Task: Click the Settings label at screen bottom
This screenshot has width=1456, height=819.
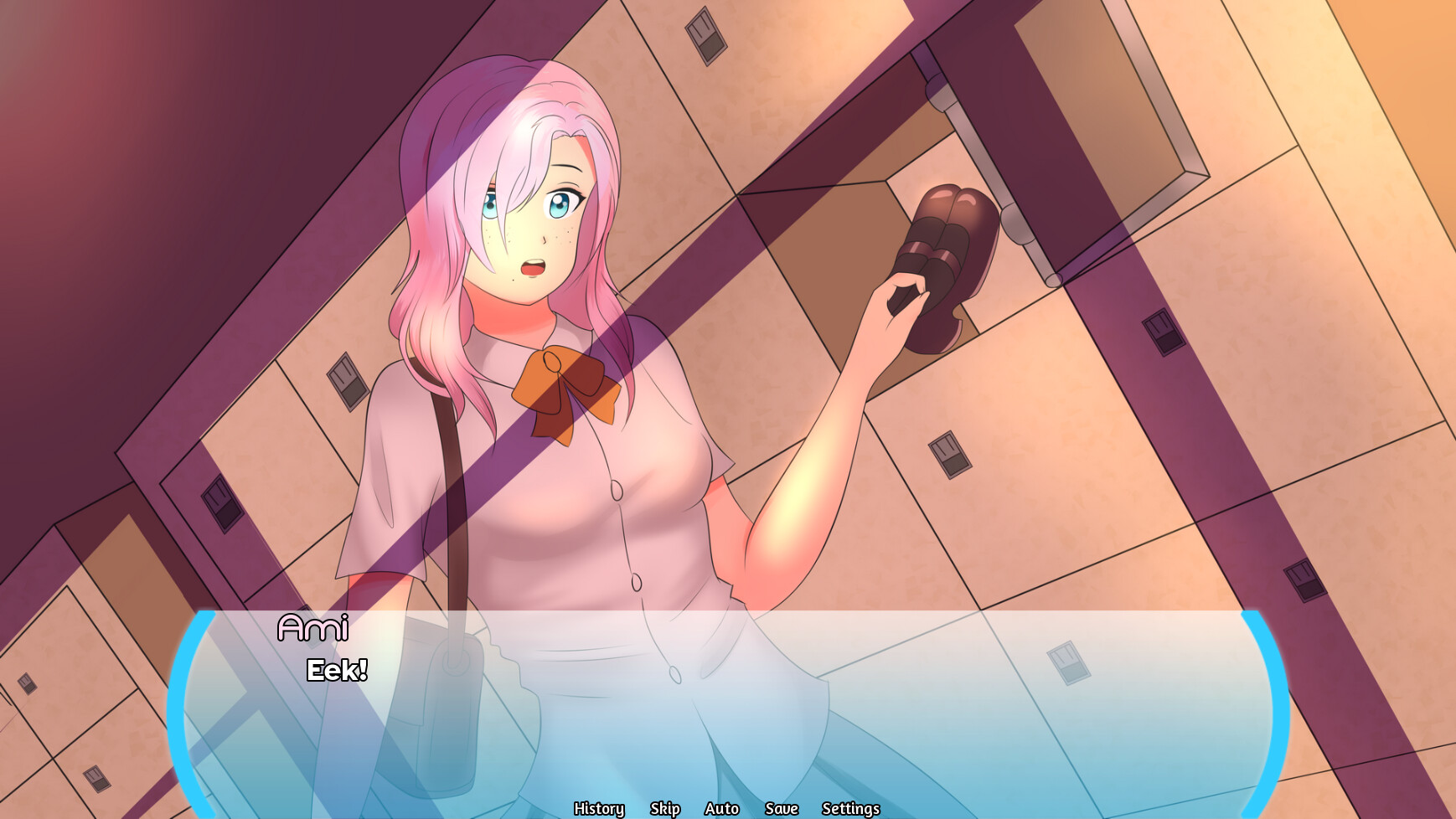Action: pyautogui.click(x=850, y=809)
